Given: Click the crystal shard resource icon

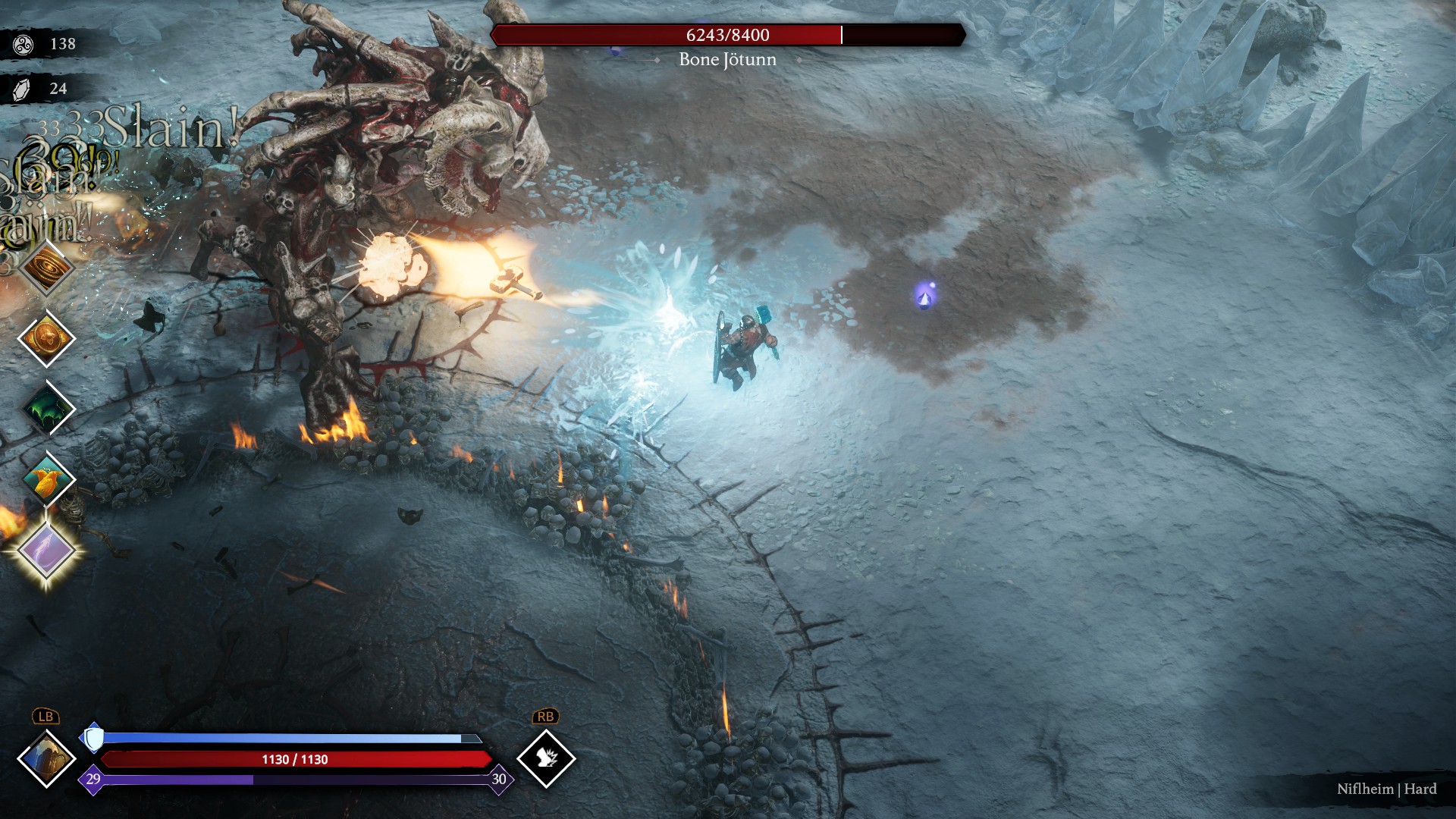Looking at the screenshot, I should coord(22,89).
